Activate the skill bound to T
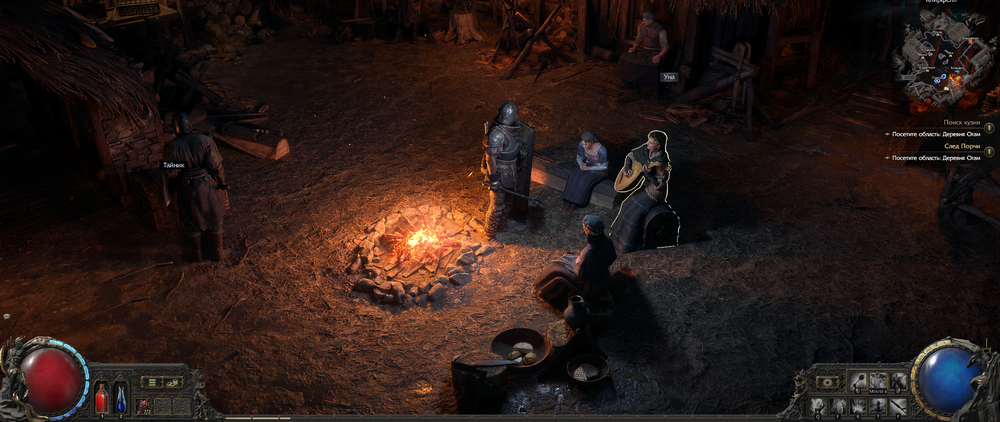This screenshot has width=1000, height=422. pyautogui.click(x=879, y=405)
